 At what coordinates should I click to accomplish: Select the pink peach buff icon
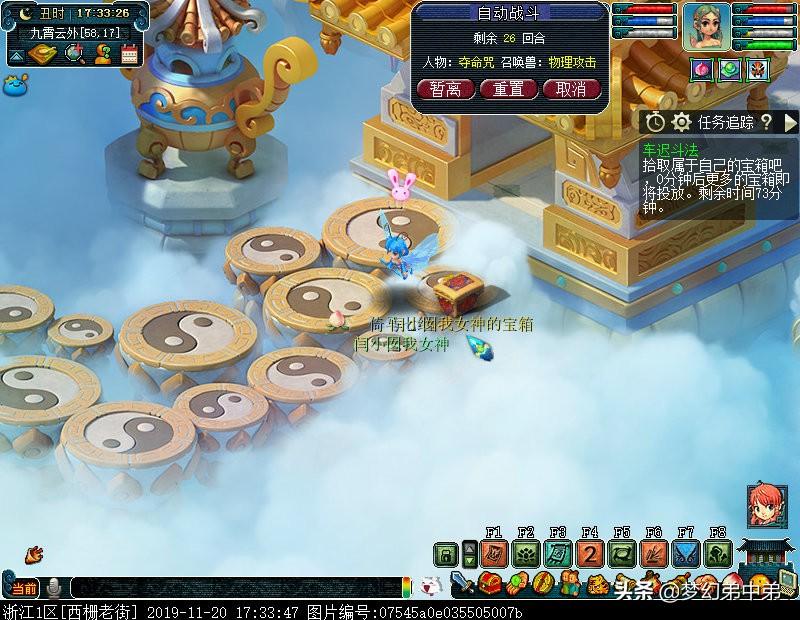[699, 70]
